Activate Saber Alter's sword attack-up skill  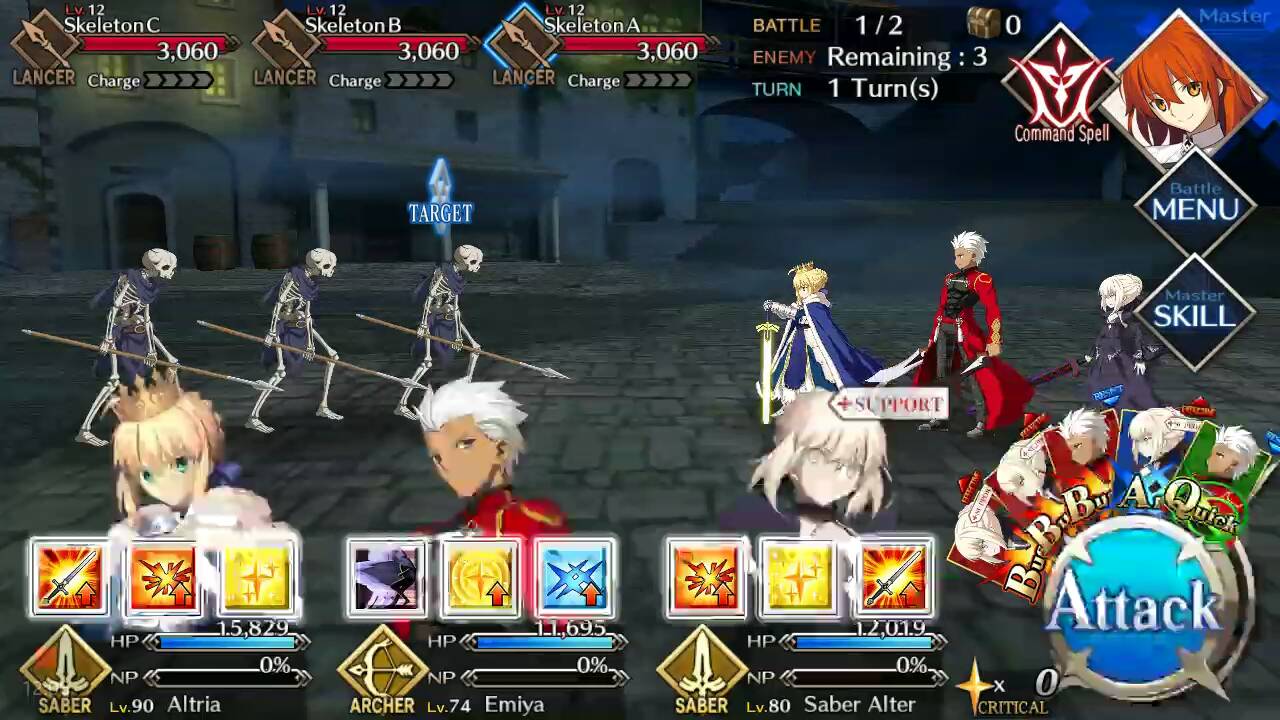[x=894, y=578]
